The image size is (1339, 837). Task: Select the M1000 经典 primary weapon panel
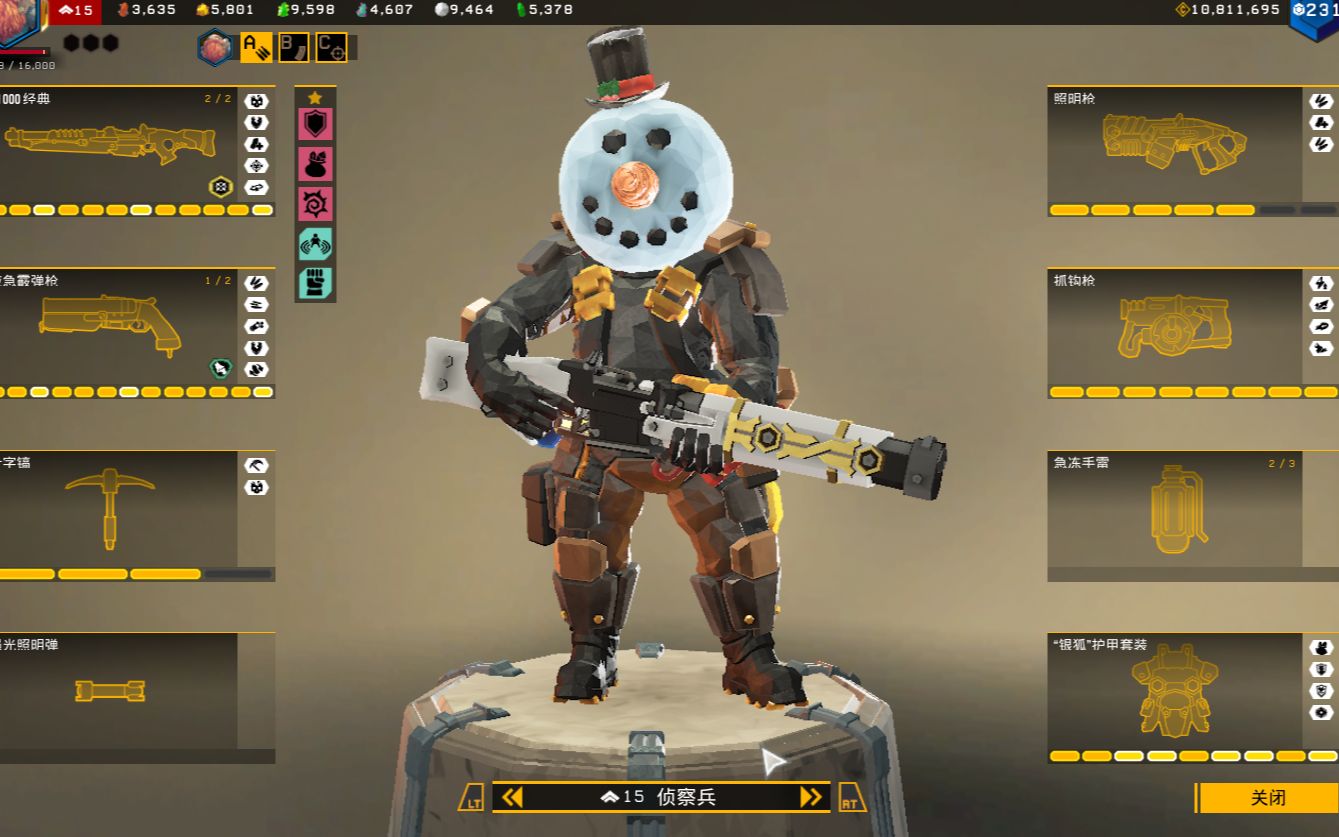120,151
